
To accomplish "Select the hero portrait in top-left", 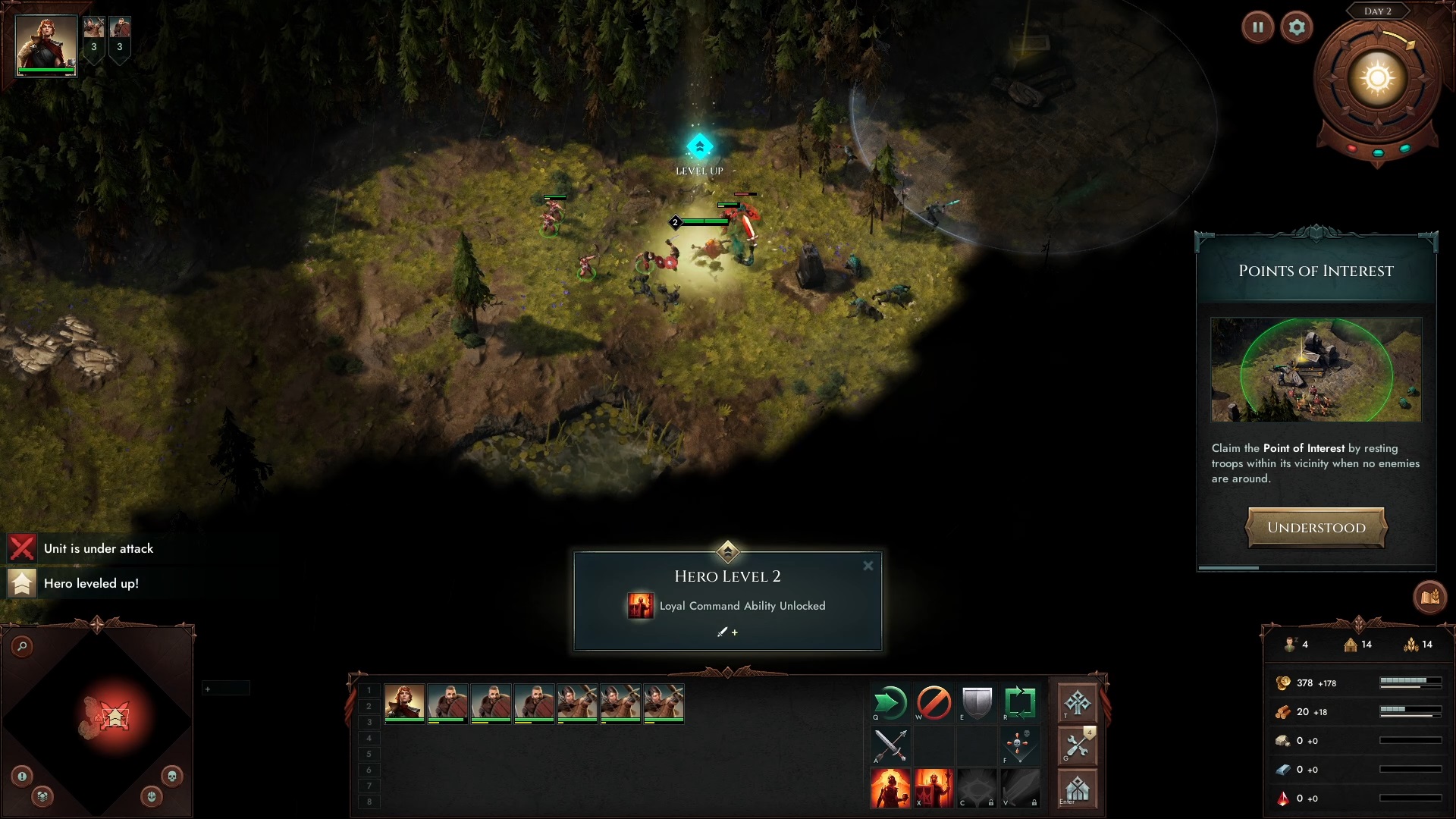I will [x=45, y=44].
